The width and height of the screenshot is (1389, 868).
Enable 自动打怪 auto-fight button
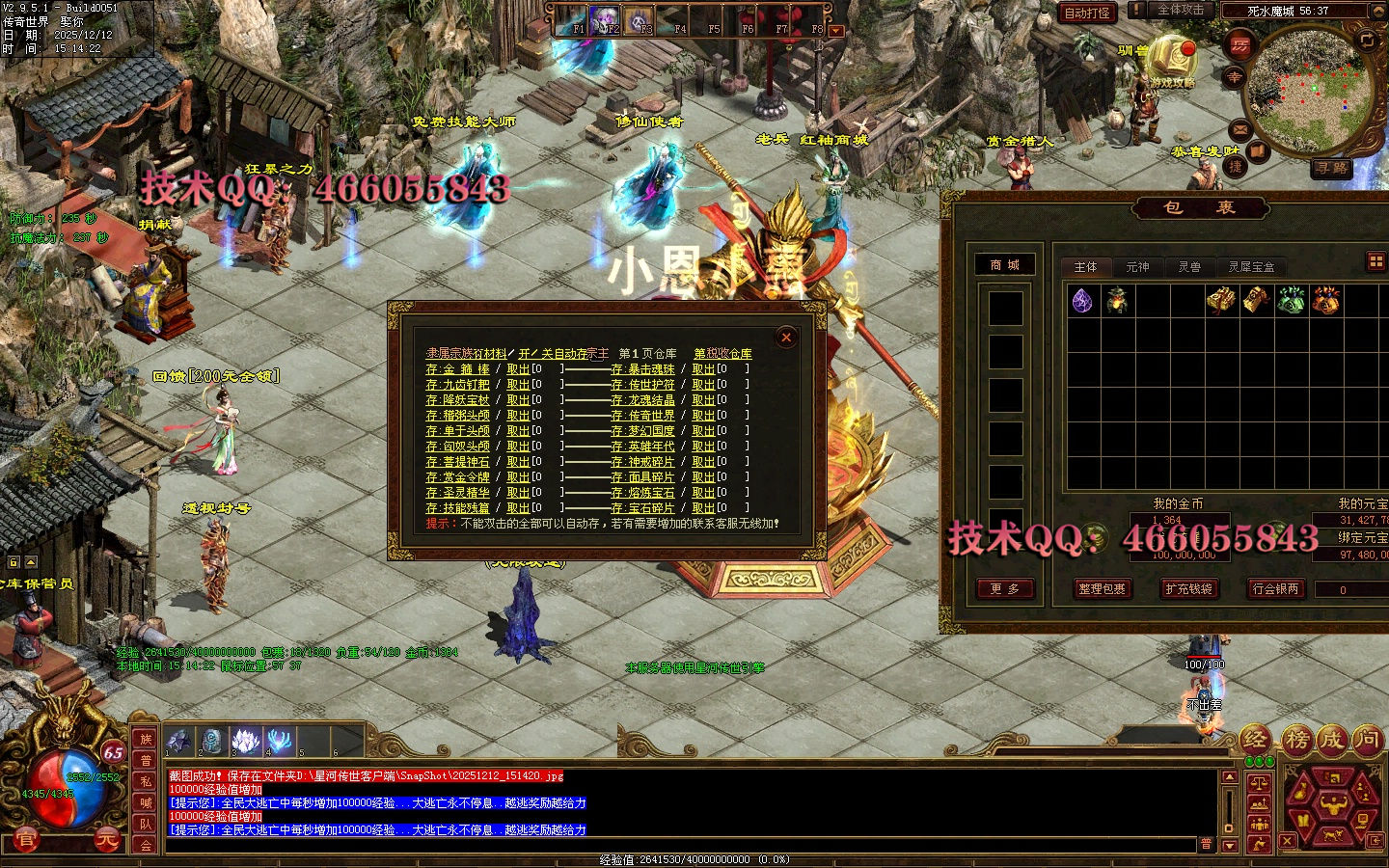[x=1087, y=13]
